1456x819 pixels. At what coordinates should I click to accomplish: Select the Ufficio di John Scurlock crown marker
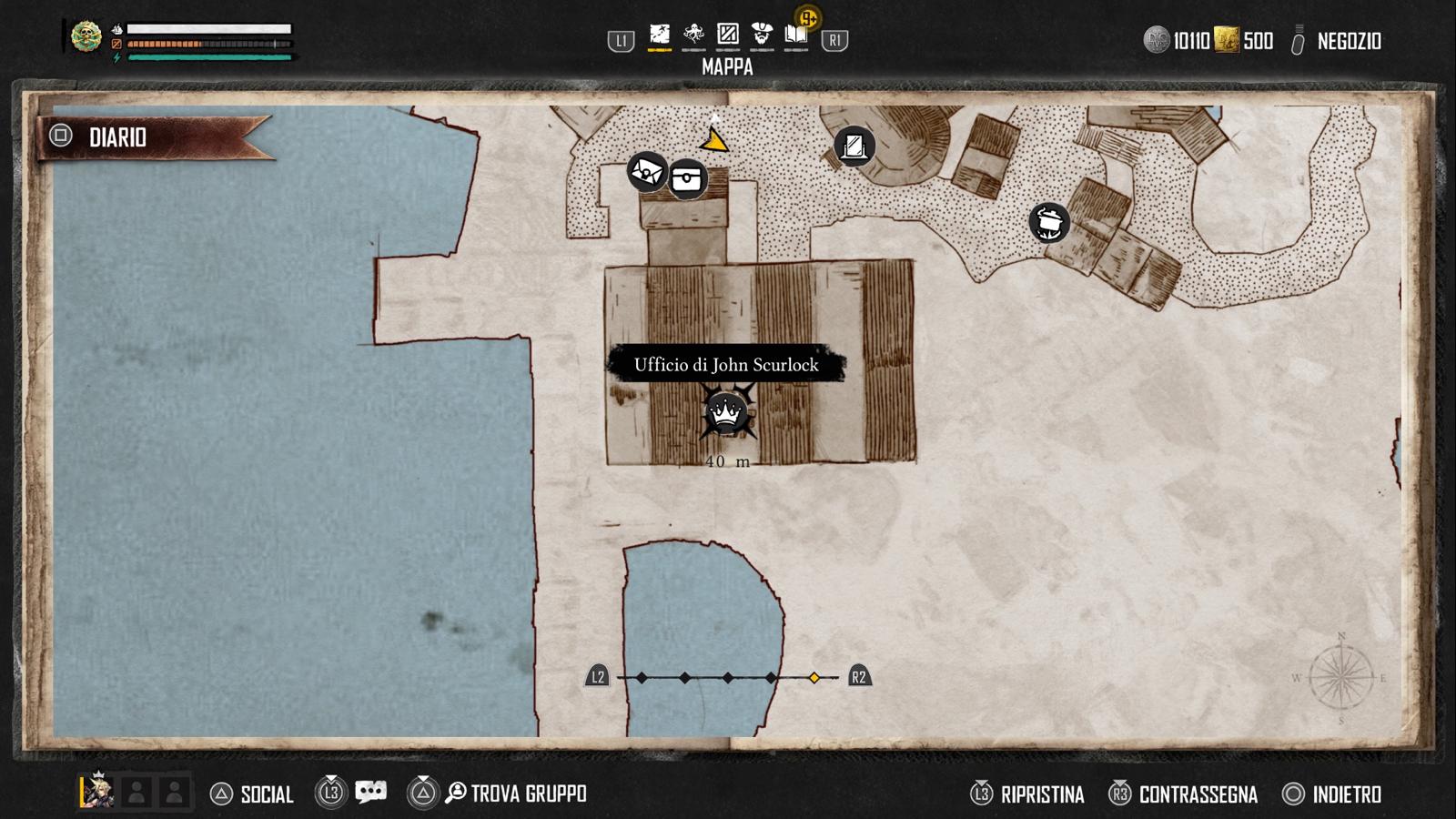[726, 414]
